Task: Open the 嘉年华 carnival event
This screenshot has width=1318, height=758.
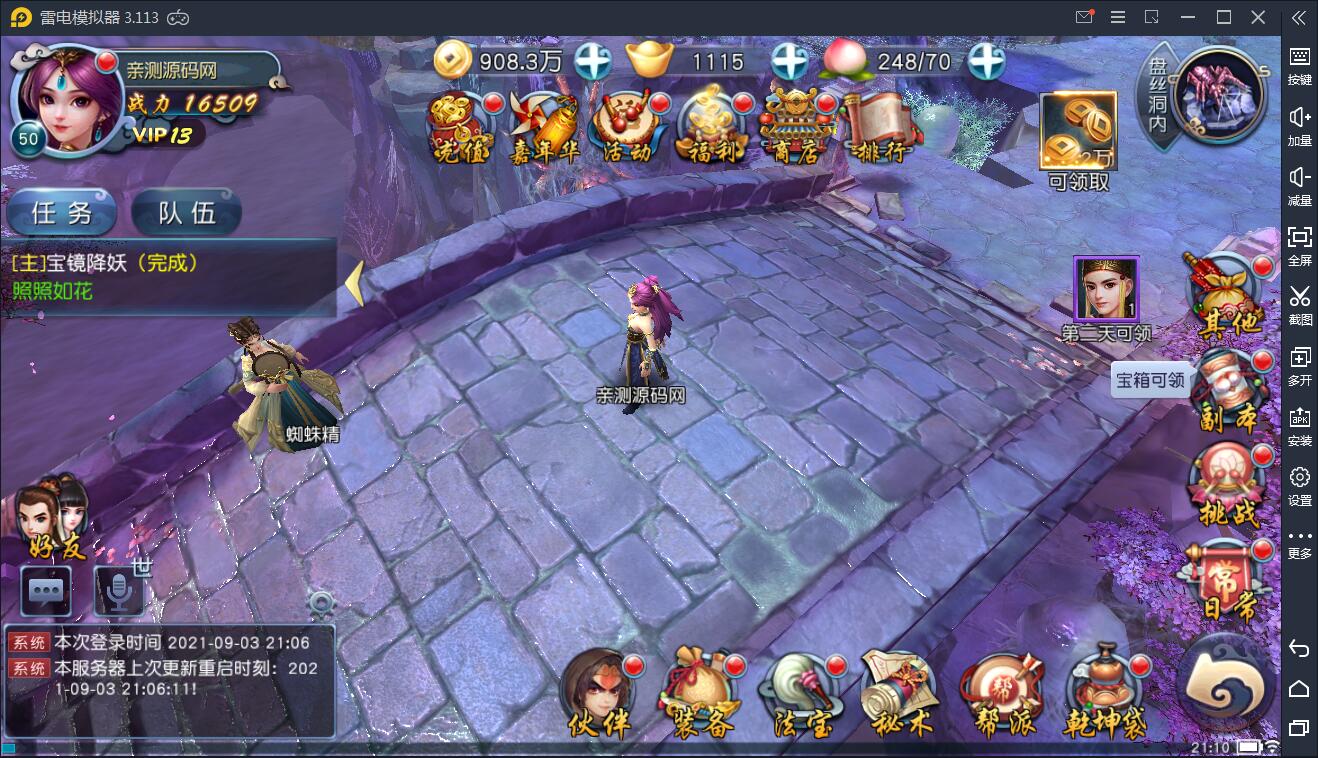Action: coord(545,128)
